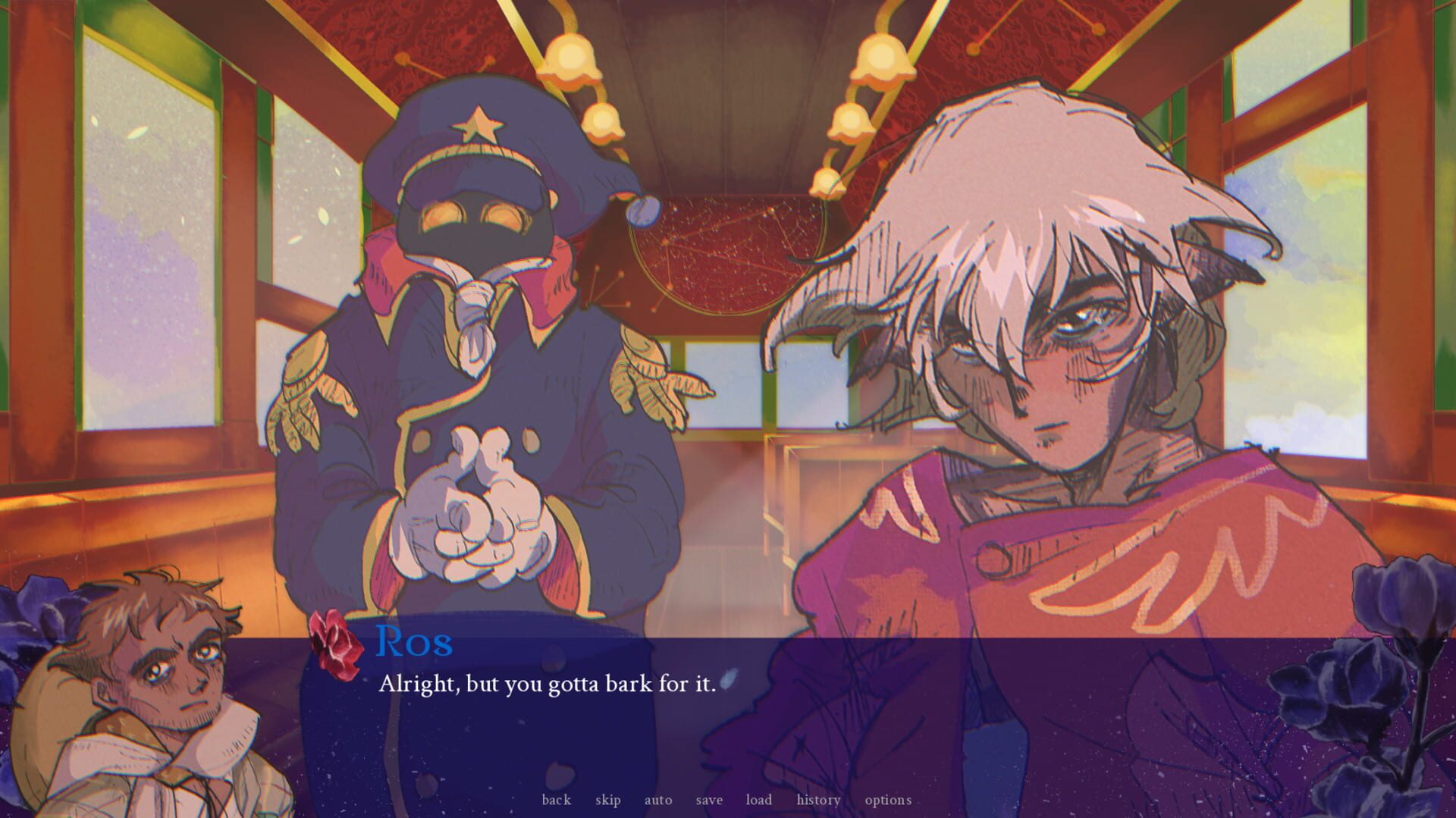This screenshot has height=818, width=1456.
Task: Go back to the previous dialogue line
Action: tap(557, 799)
